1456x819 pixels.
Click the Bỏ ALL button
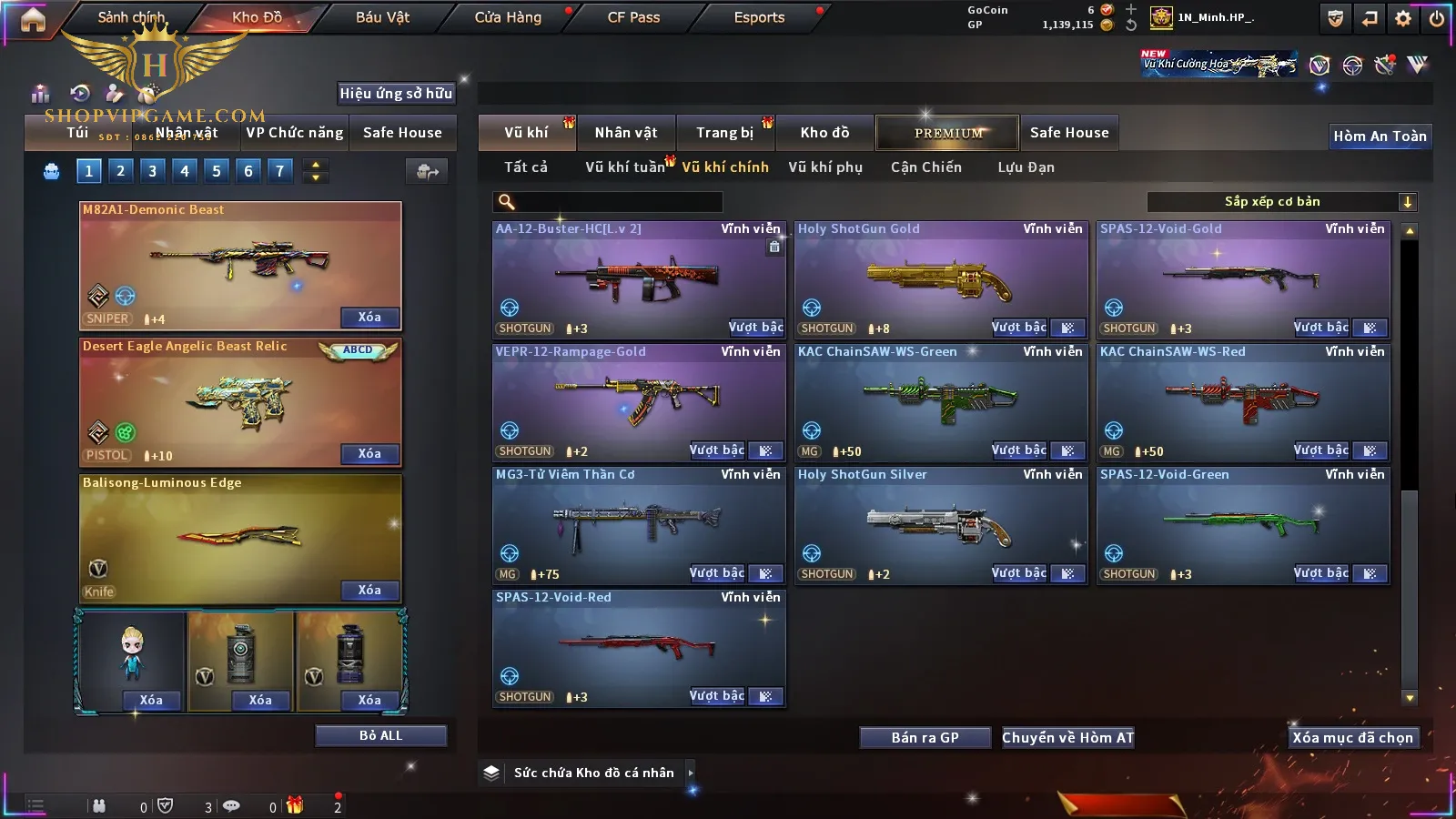[x=380, y=735]
